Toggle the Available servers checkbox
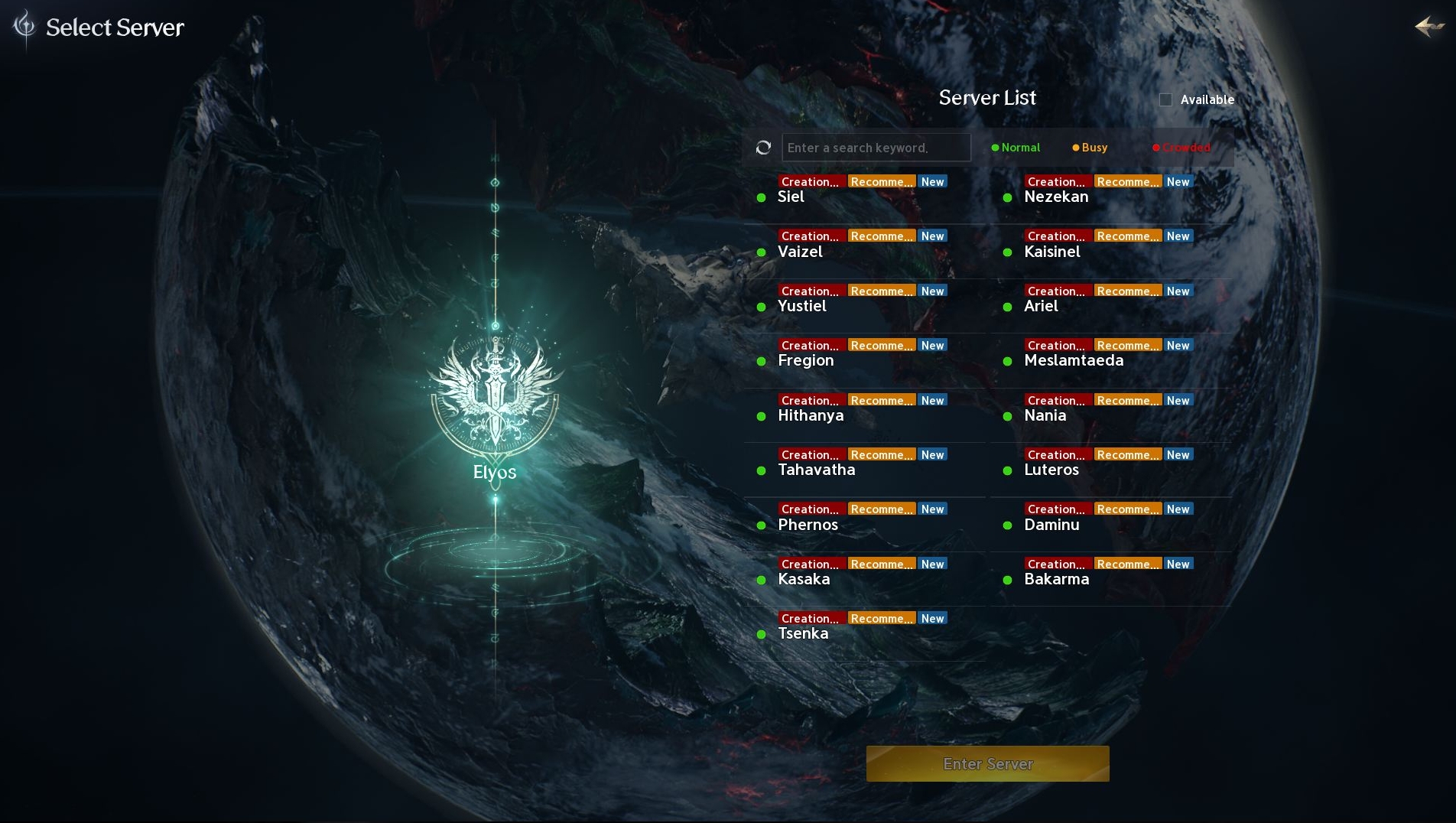1456x823 pixels. tap(1165, 99)
